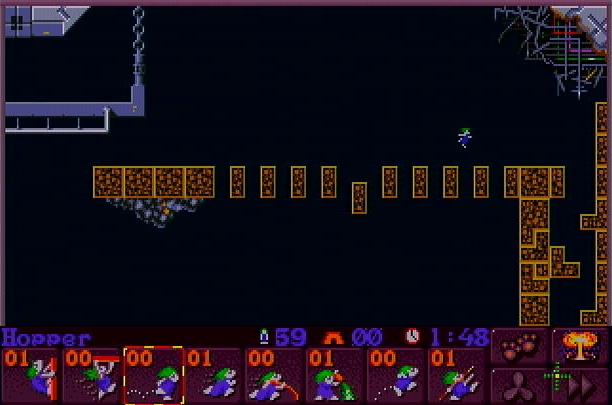The width and height of the screenshot is (612, 405).
Task: Select the lemming pouring green liquid skill
Action: [x=336, y=376]
